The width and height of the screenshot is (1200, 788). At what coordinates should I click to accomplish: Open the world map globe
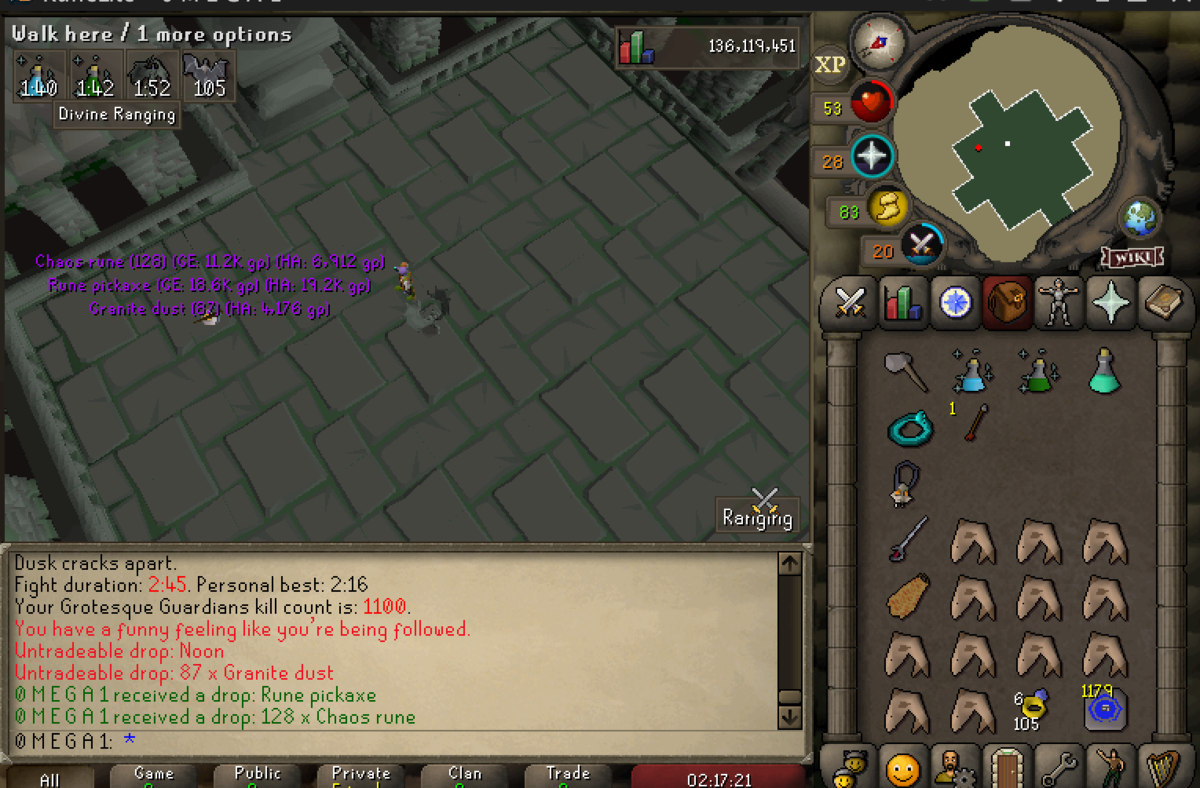(x=1140, y=217)
